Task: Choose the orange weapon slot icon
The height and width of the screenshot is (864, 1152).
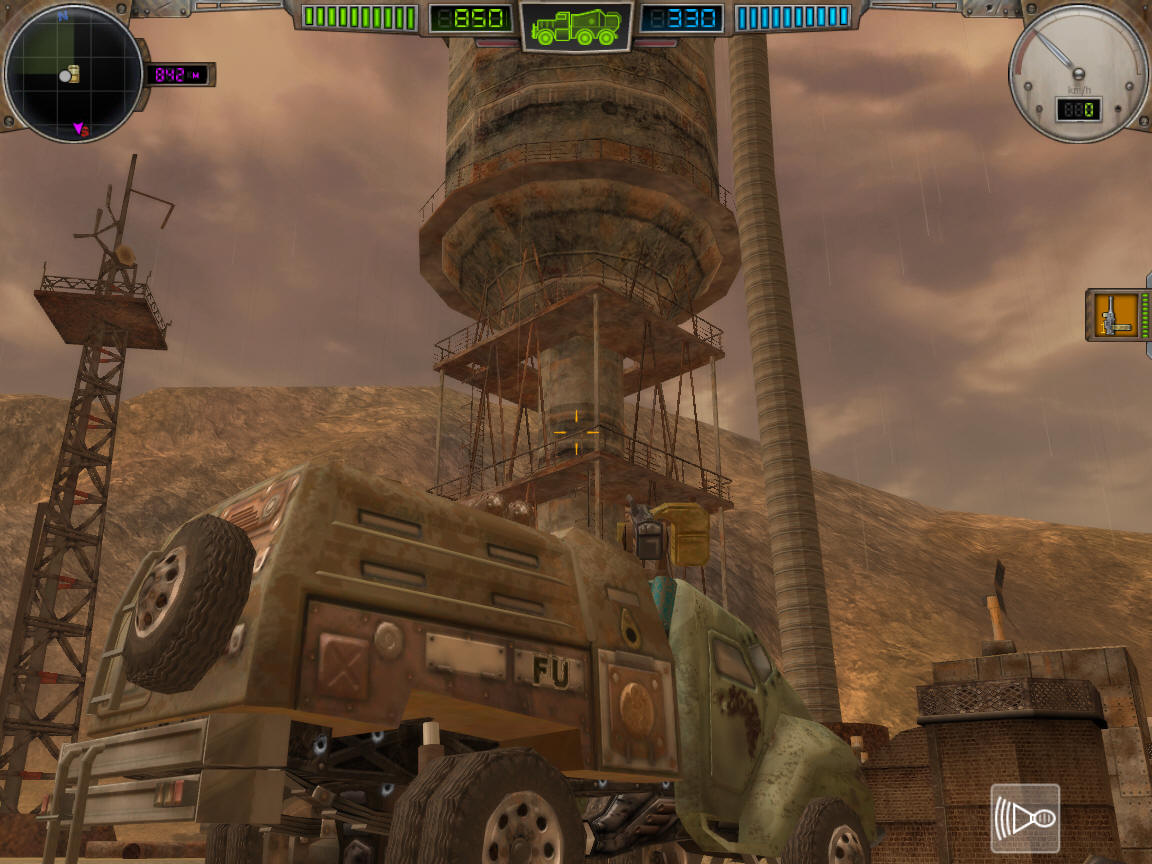Action: pyautogui.click(x=1115, y=315)
